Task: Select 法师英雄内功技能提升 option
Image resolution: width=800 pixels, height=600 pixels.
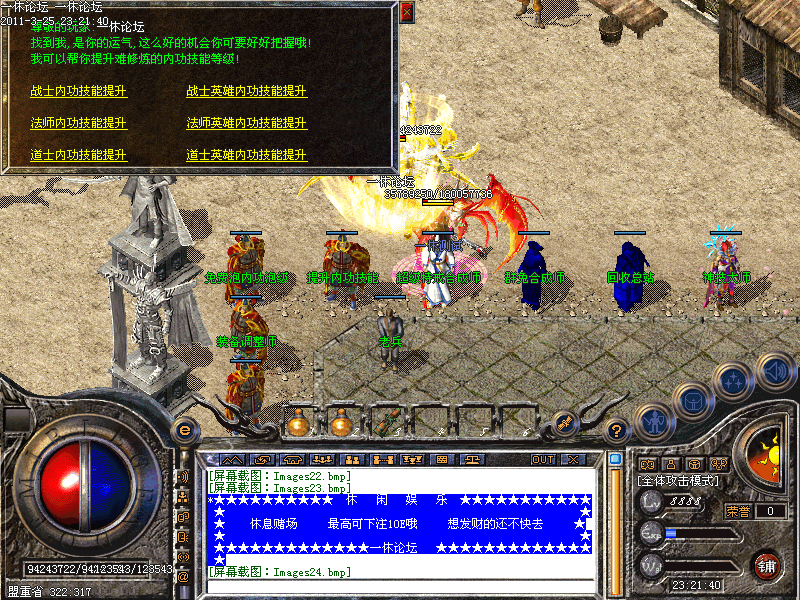Action: pyautogui.click(x=246, y=123)
